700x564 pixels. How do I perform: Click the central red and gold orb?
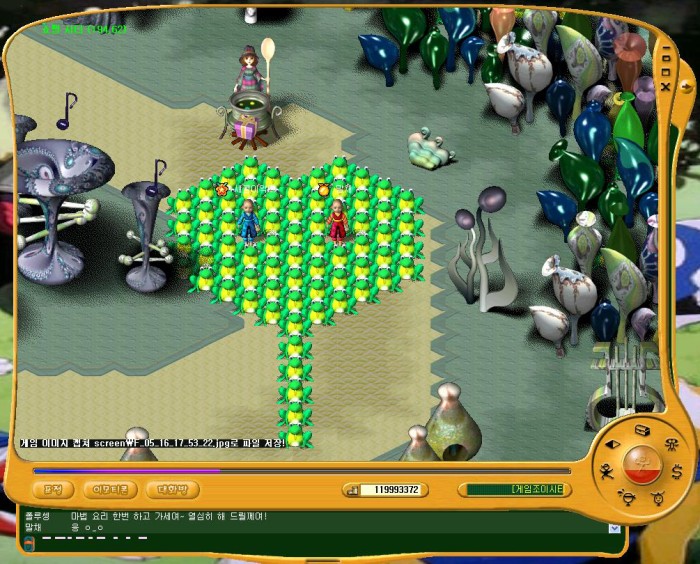(641, 465)
